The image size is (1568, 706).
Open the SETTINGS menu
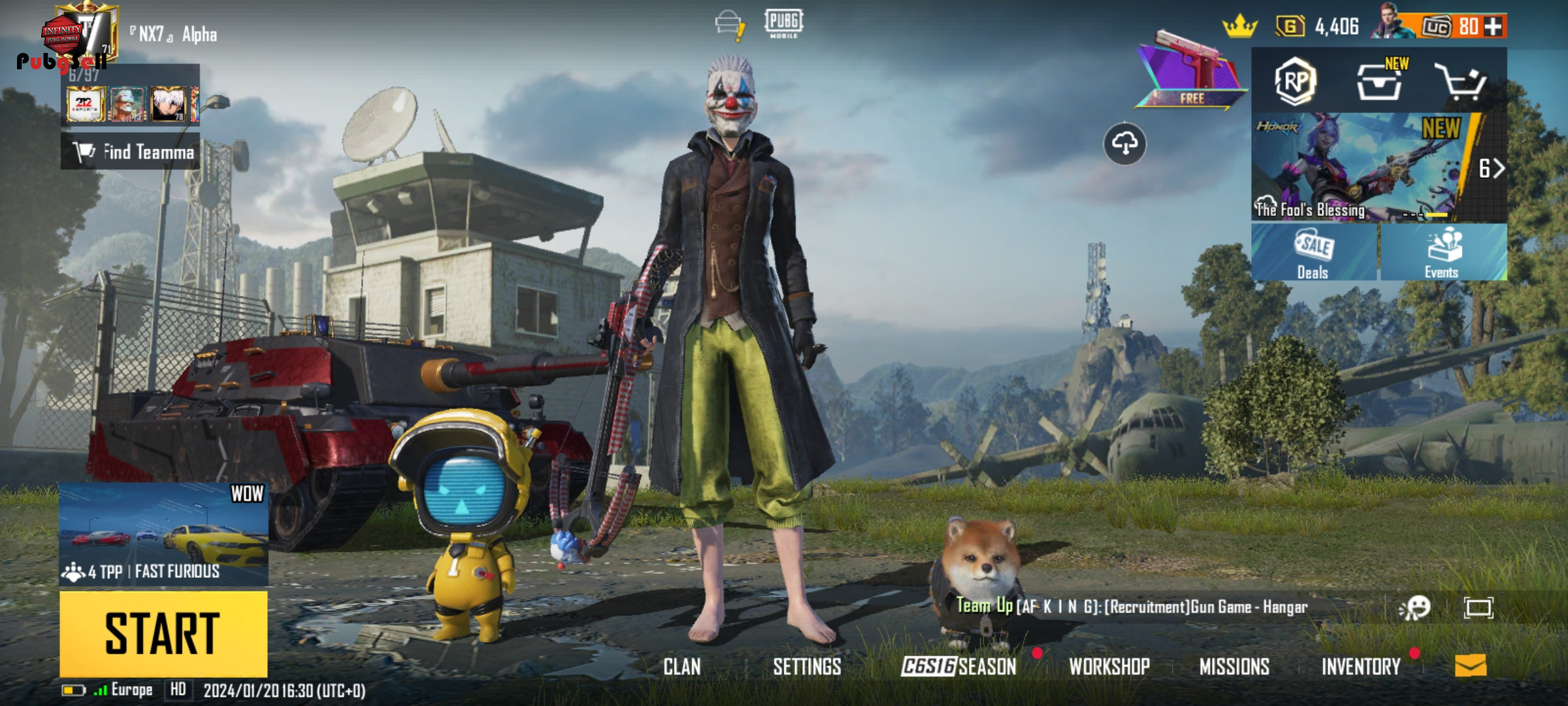point(807,666)
